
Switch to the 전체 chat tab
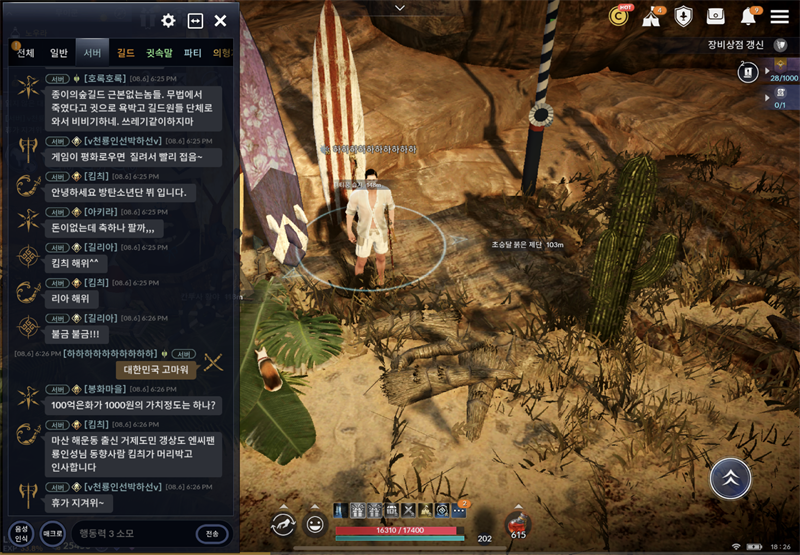click(x=26, y=52)
